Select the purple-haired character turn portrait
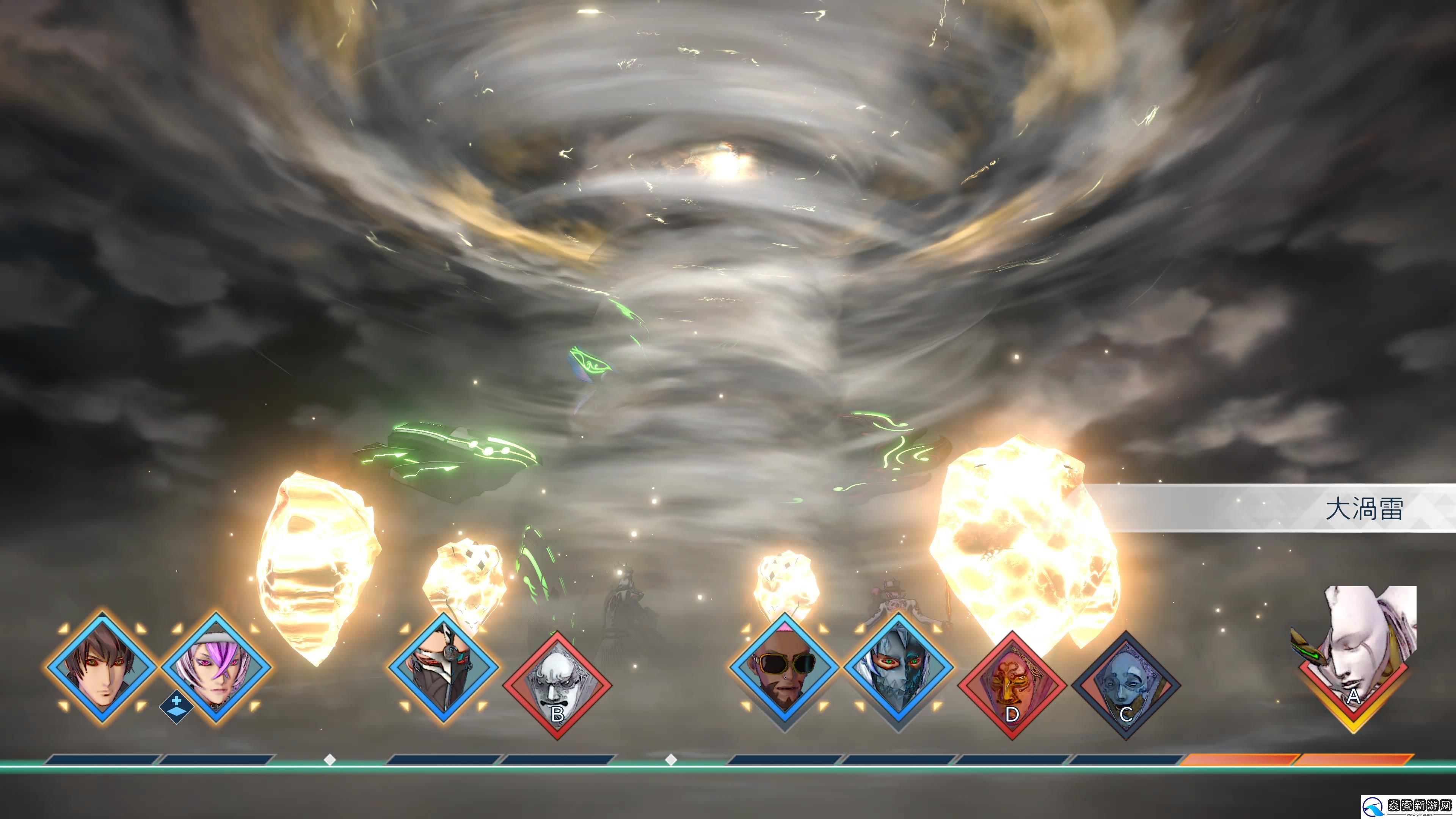Viewport: 1456px width, 819px height. click(216, 667)
